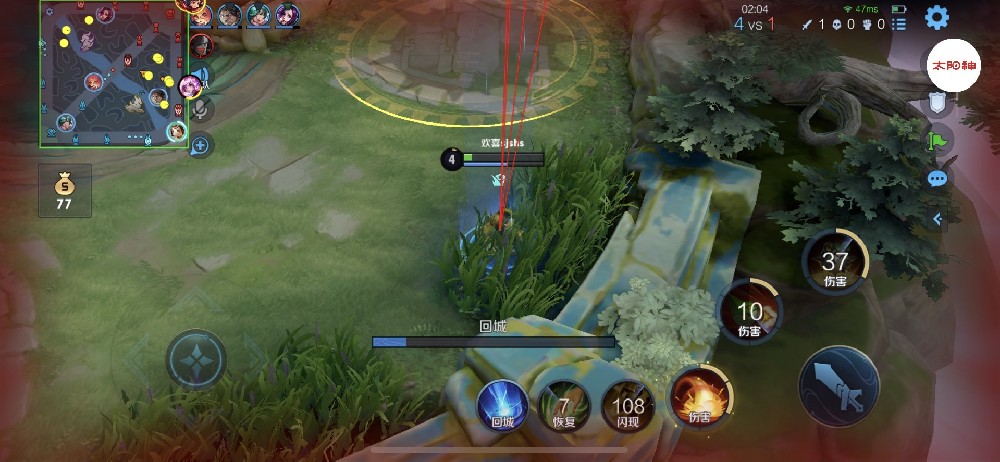Open the blue chat message bubble
This screenshot has width=1000, height=462.
click(937, 179)
